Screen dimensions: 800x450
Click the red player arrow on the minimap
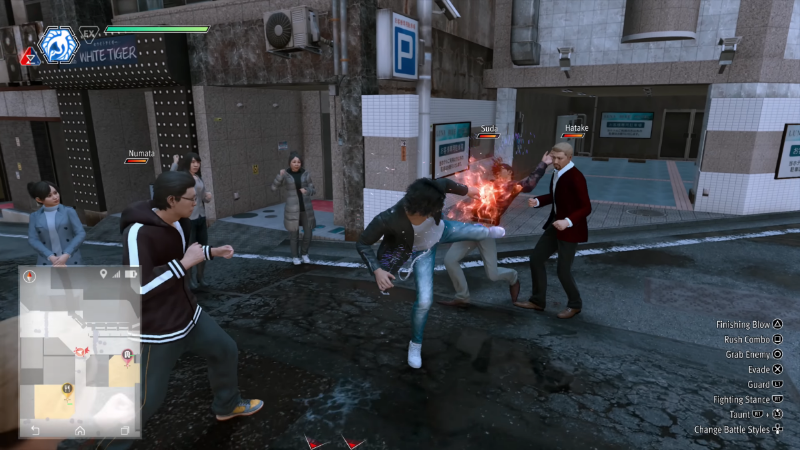pyautogui.click(x=77, y=349)
